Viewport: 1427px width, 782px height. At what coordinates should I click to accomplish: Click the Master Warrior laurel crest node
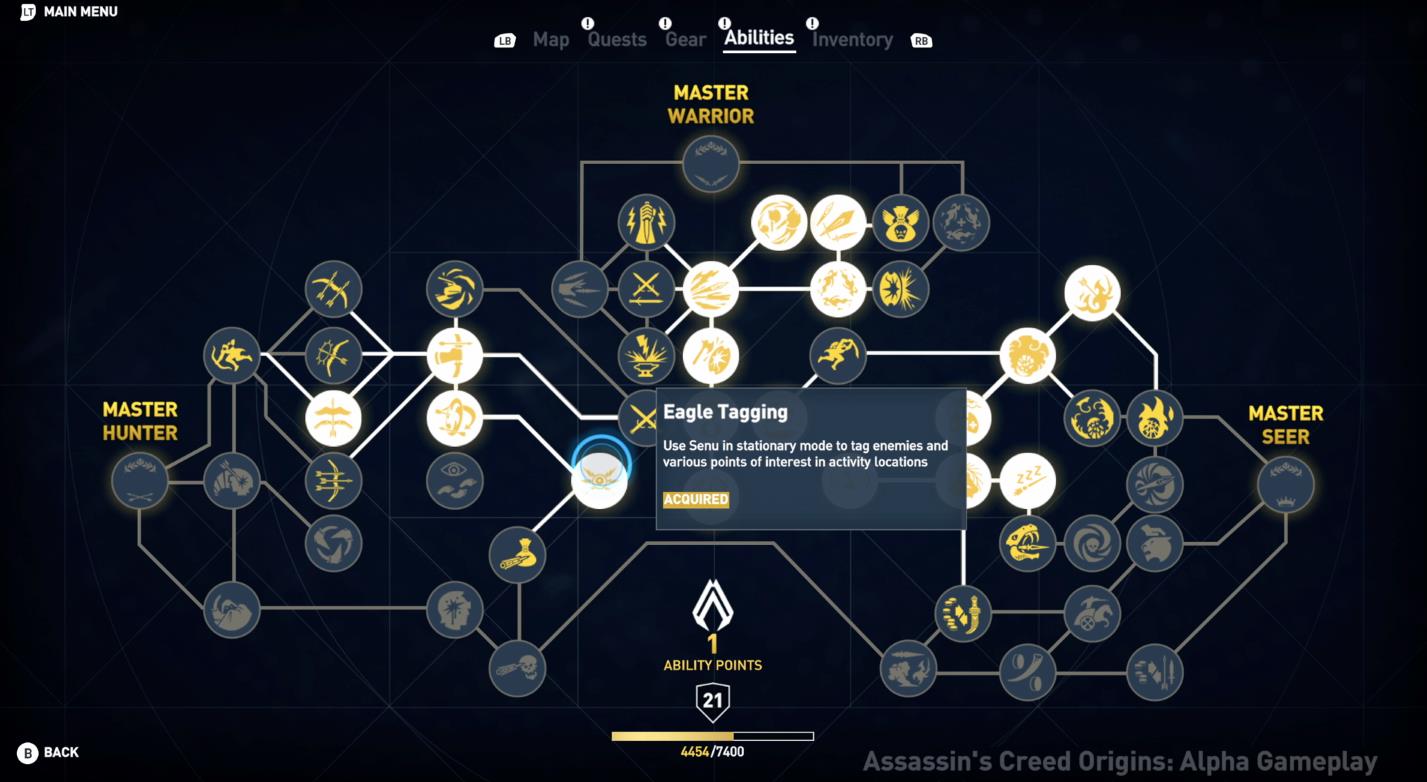[x=710, y=163]
